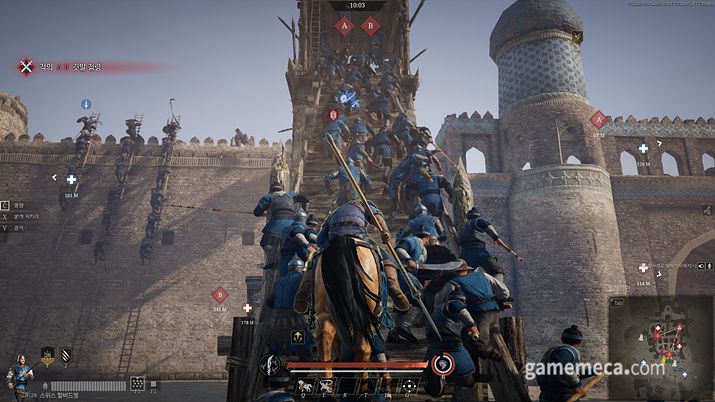715x402 pixels.
Task: Click the striped shield unit badge
Action: (x=66, y=355)
